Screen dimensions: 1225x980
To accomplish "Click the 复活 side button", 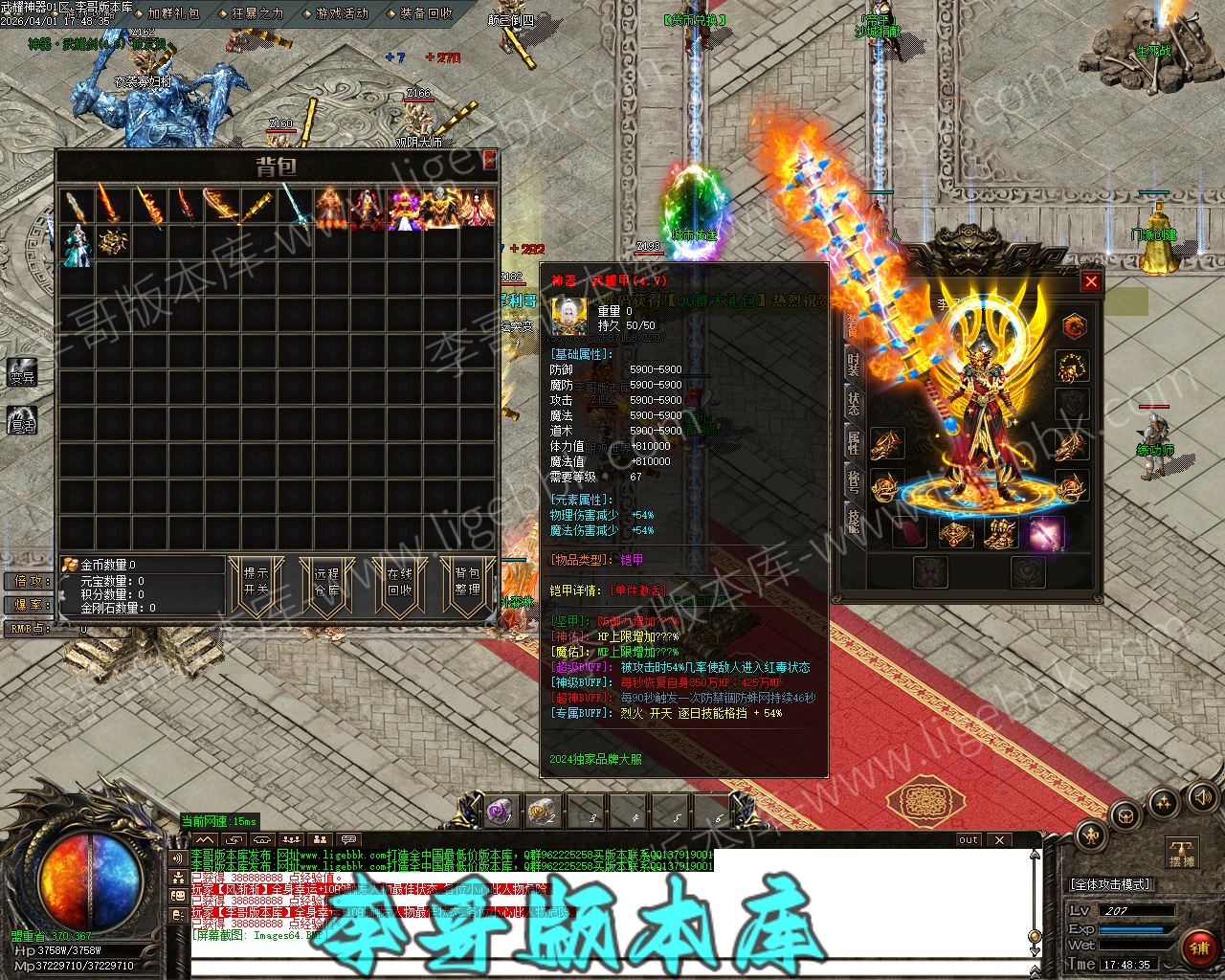I will pyautogui.click(x=22, y=419).
